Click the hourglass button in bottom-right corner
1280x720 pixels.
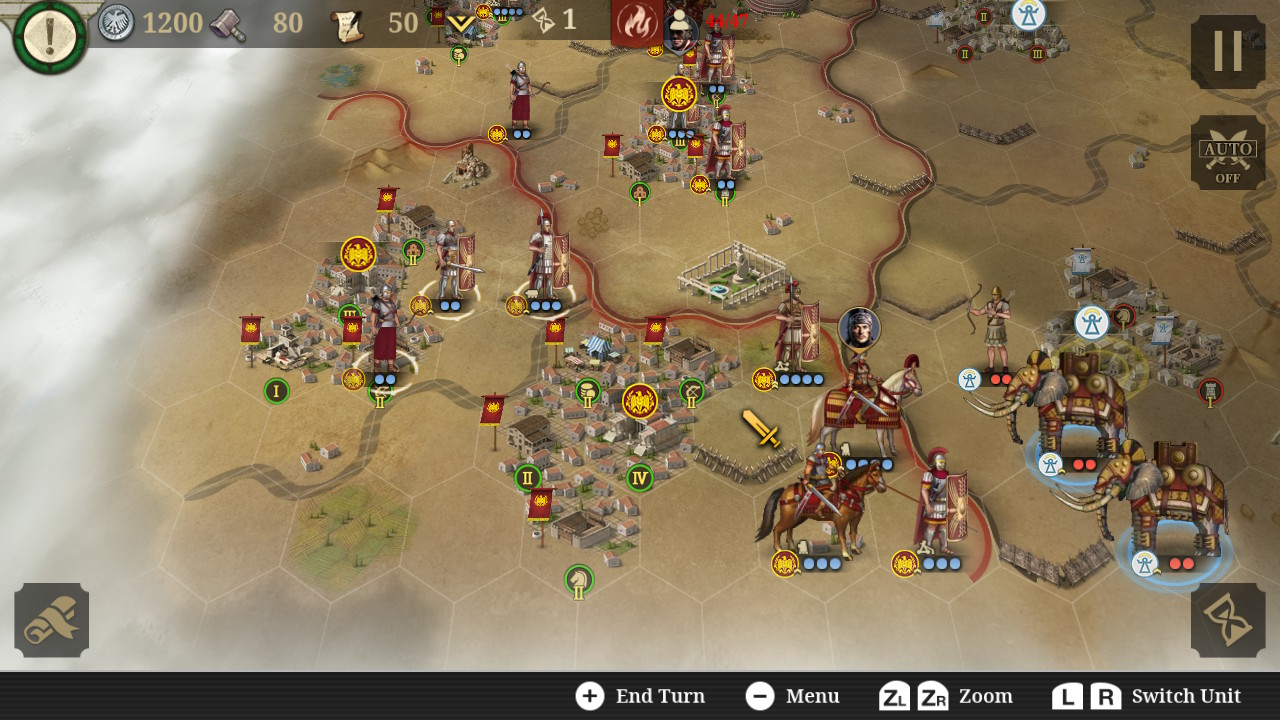coord(1228,620)
